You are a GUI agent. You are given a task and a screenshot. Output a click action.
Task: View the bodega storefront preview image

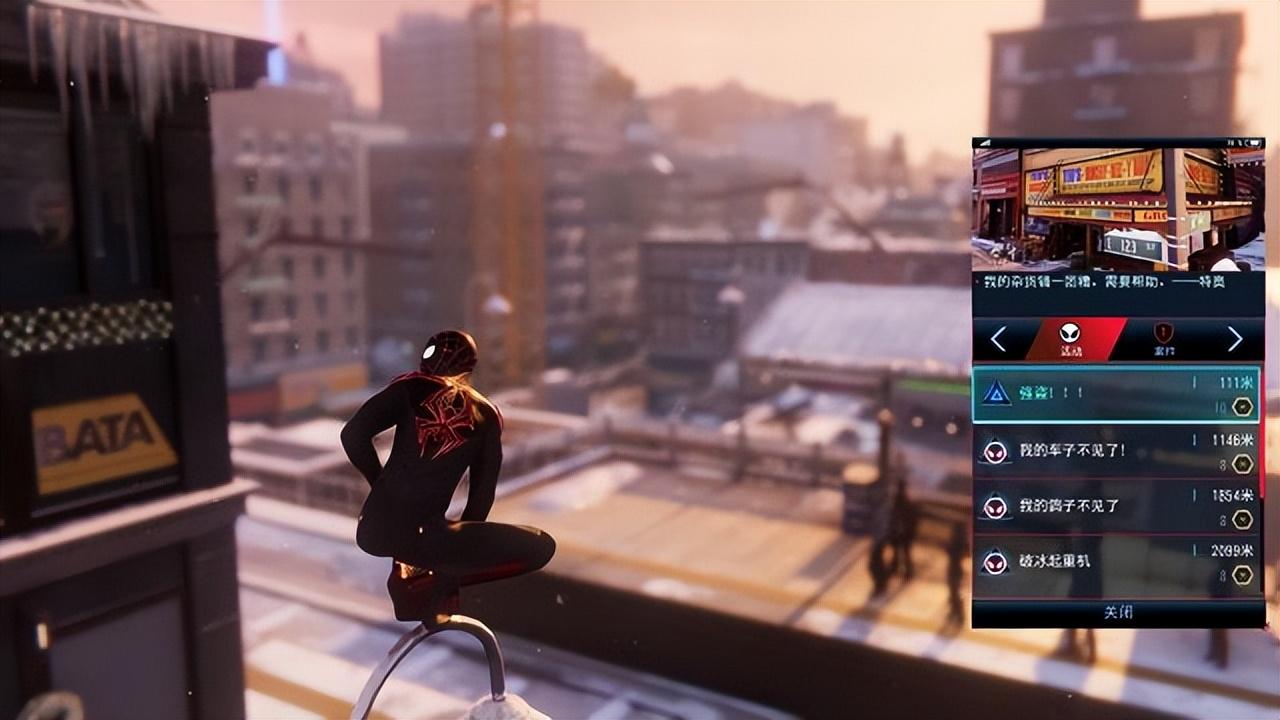[x=1118, y=208]
